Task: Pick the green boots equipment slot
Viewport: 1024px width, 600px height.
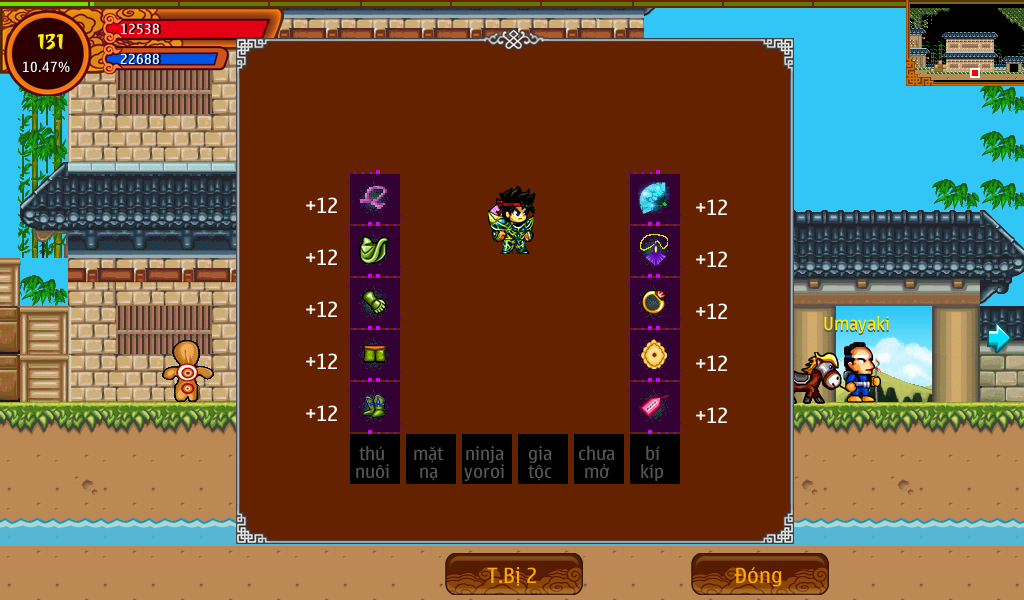Action: (375, 407)
